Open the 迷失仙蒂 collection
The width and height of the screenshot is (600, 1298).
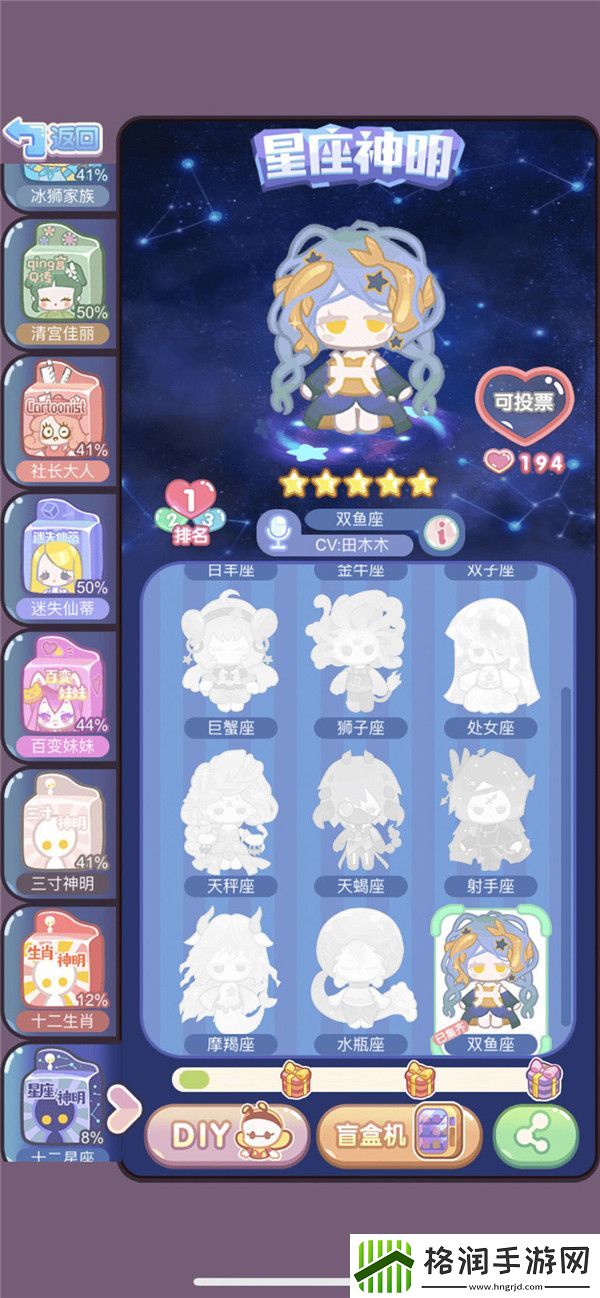tap(62, 558)
